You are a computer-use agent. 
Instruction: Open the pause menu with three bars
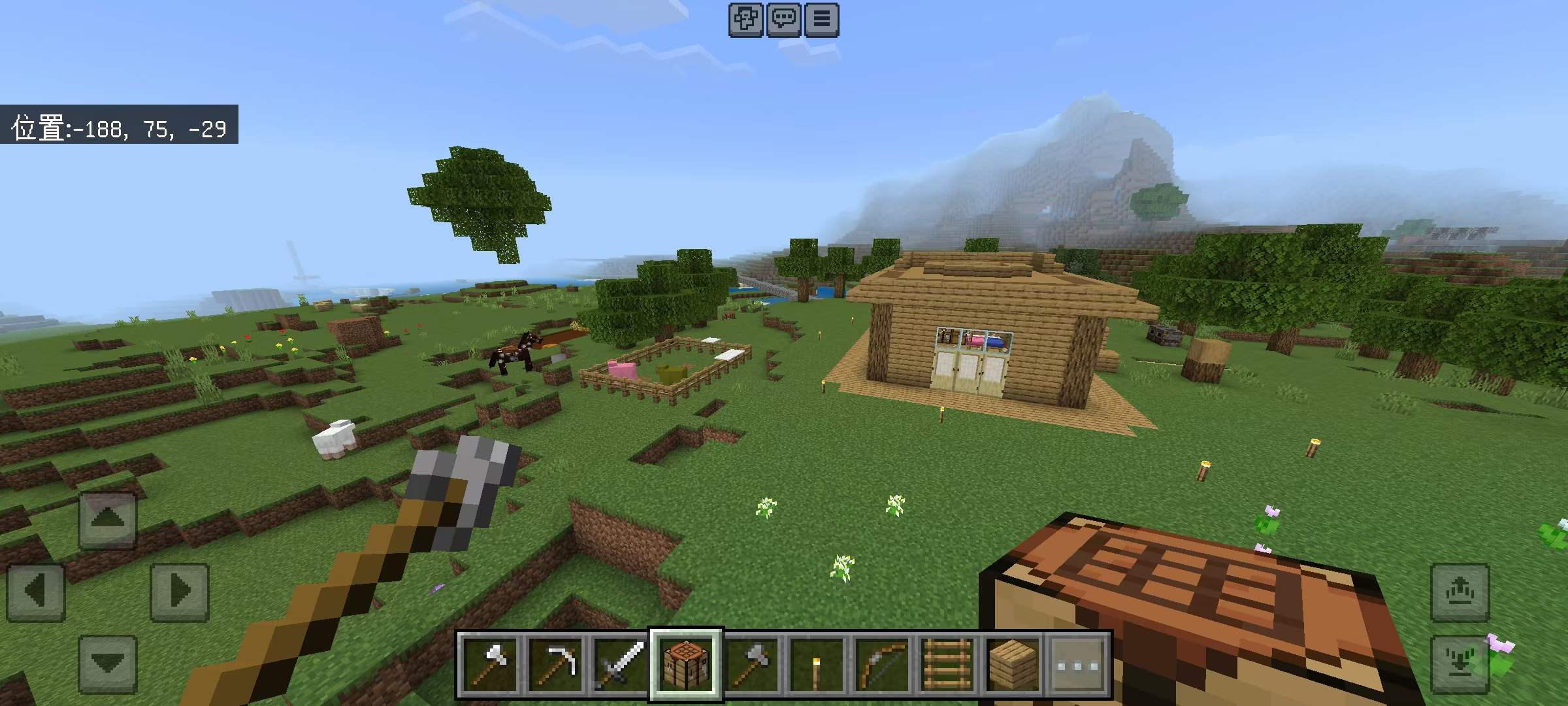tap(821, 19)
